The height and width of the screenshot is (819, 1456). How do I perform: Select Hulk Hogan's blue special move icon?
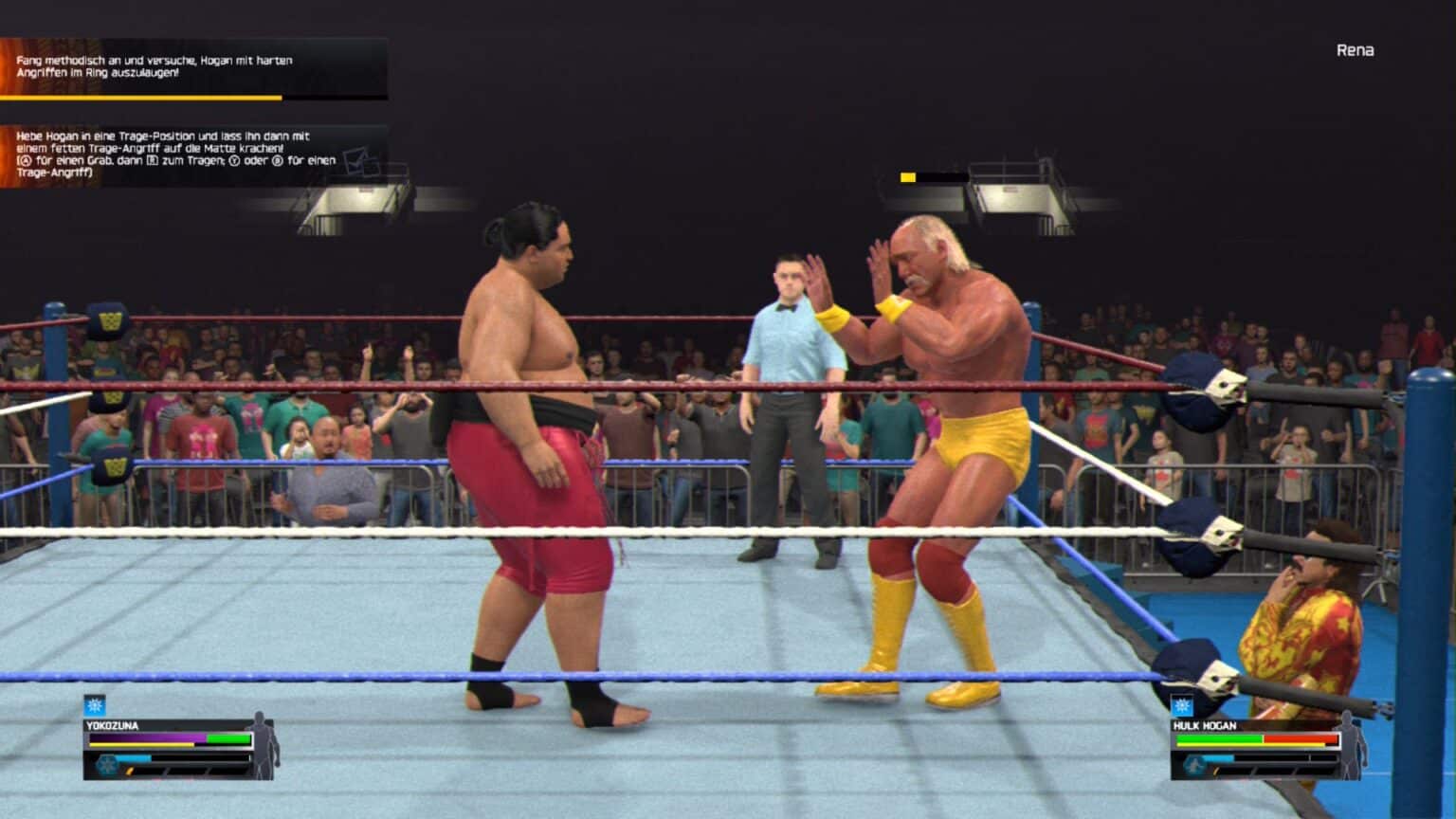pyautogui.click(x=1182, y=705)
